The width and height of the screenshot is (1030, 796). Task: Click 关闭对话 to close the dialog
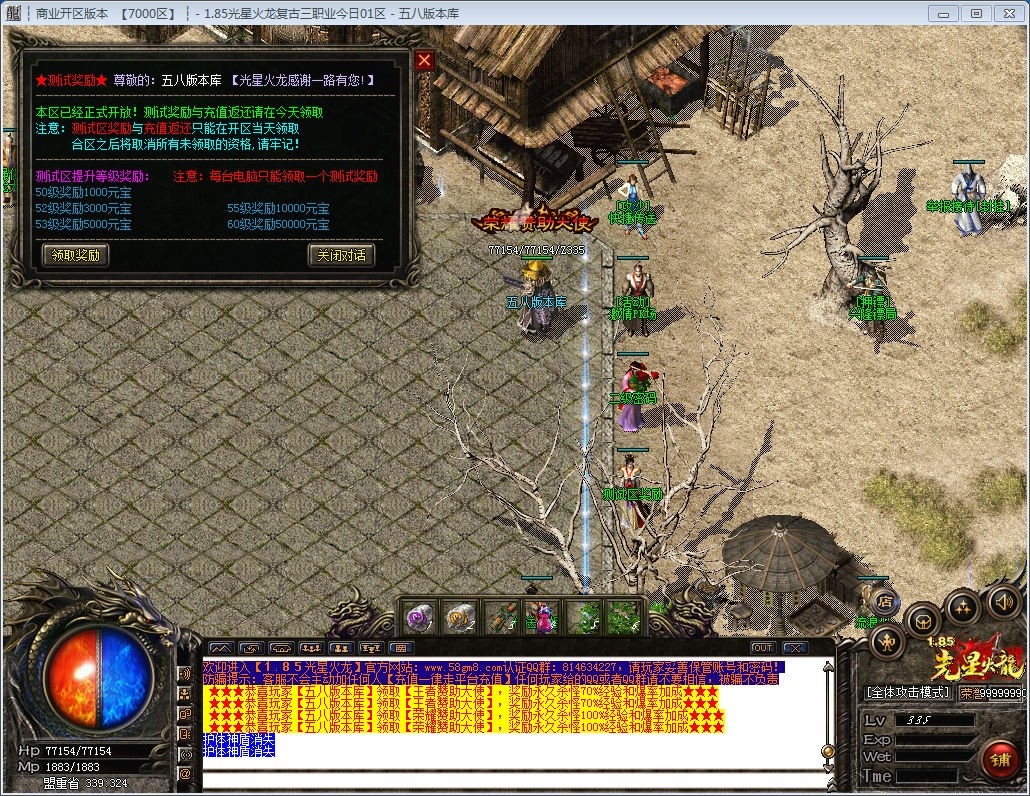click(x=340, y=255)
